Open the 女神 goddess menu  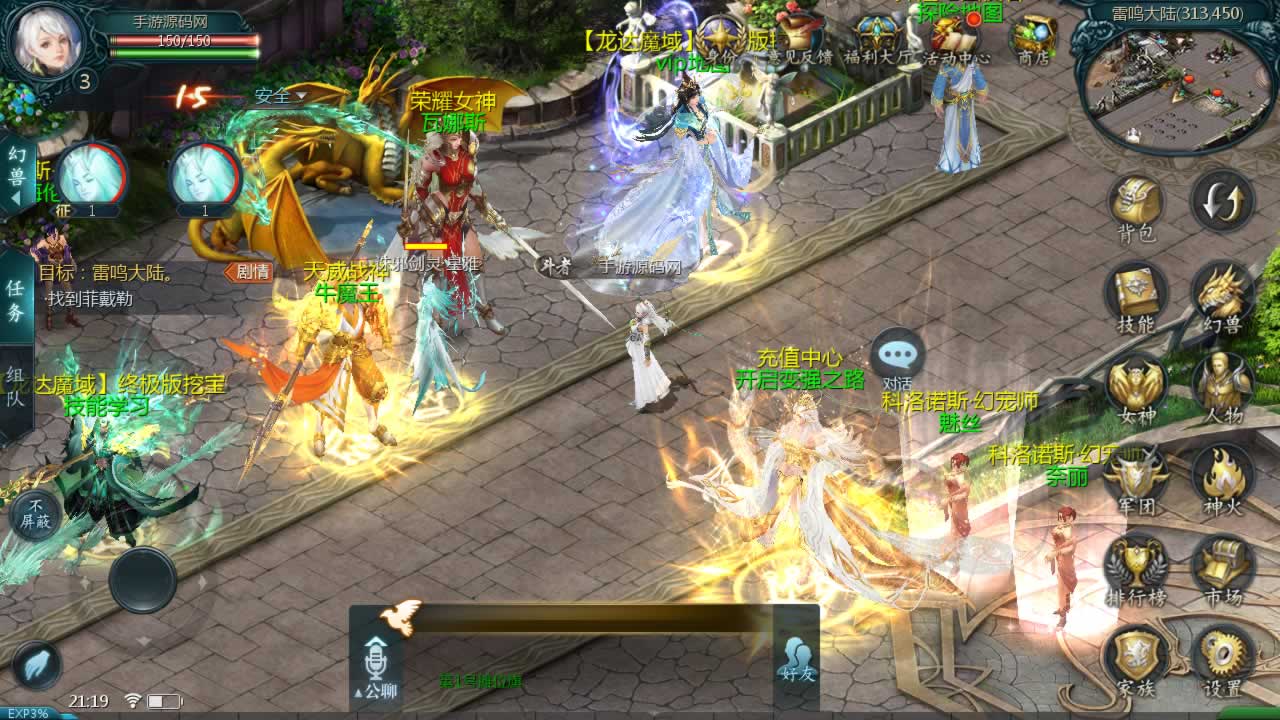coord(1136,385)
